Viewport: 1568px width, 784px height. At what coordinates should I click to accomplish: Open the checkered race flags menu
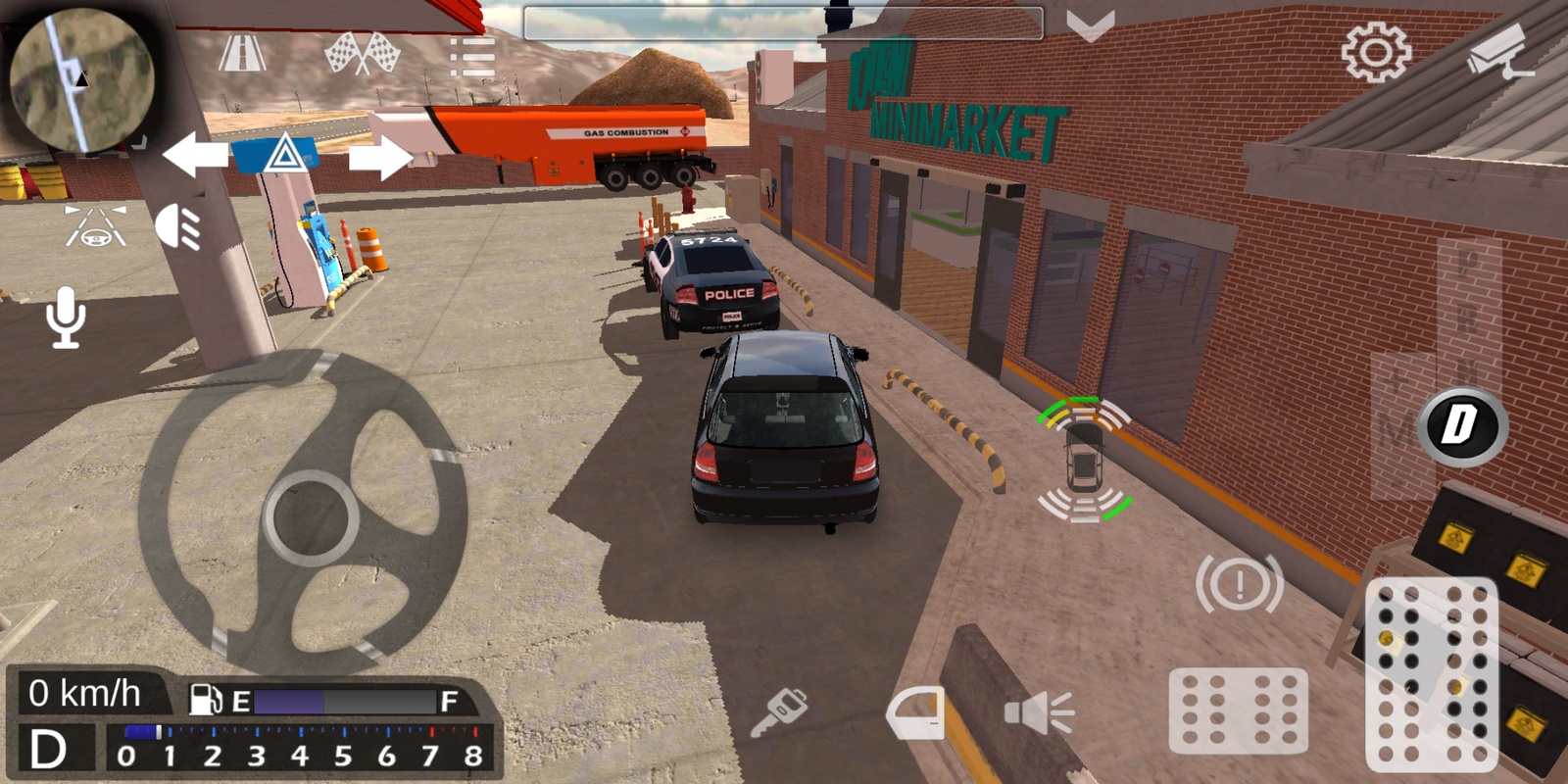click(362, 54)
